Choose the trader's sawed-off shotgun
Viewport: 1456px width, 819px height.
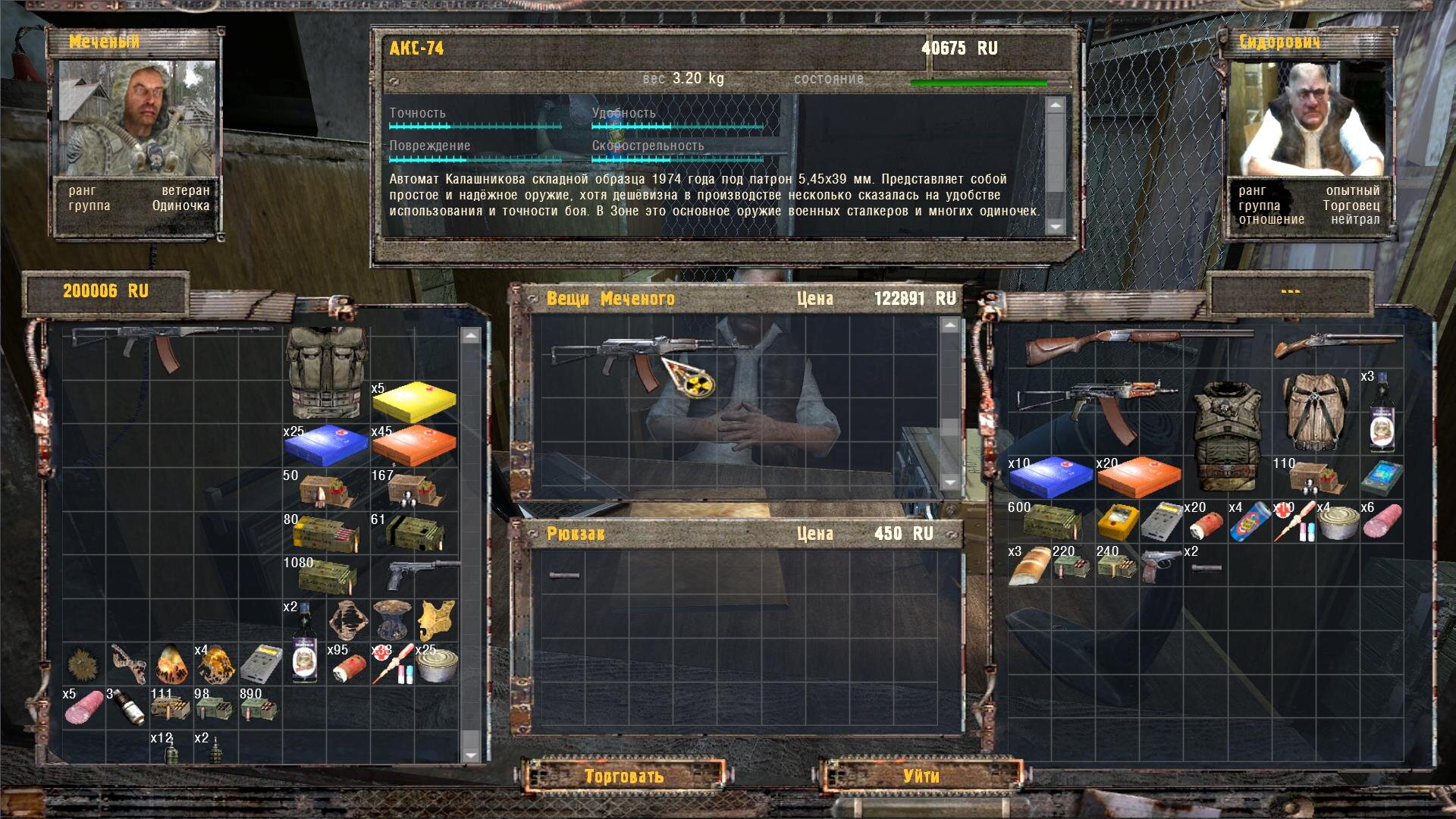coord(1335,346)
